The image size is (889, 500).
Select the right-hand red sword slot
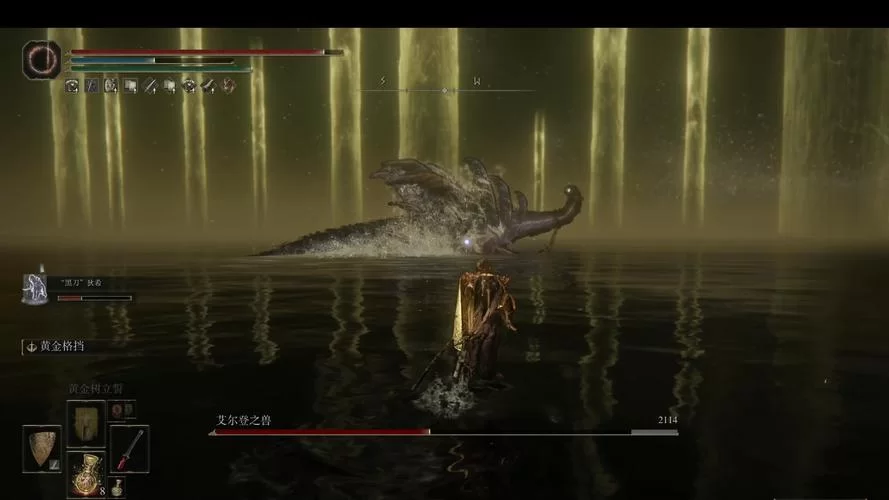[x=129, y=448]
